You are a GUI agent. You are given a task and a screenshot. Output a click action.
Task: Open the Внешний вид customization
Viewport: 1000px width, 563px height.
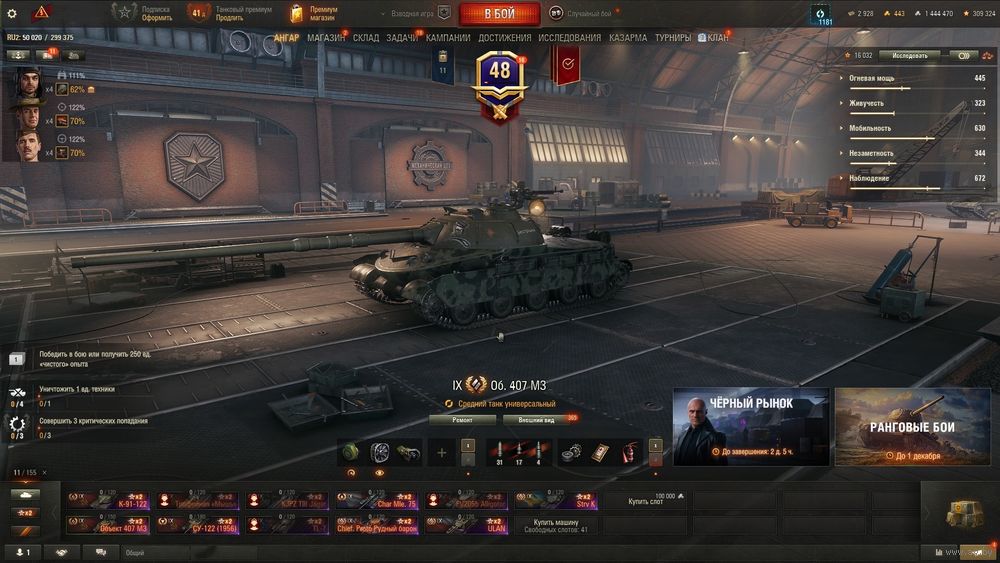536,420
